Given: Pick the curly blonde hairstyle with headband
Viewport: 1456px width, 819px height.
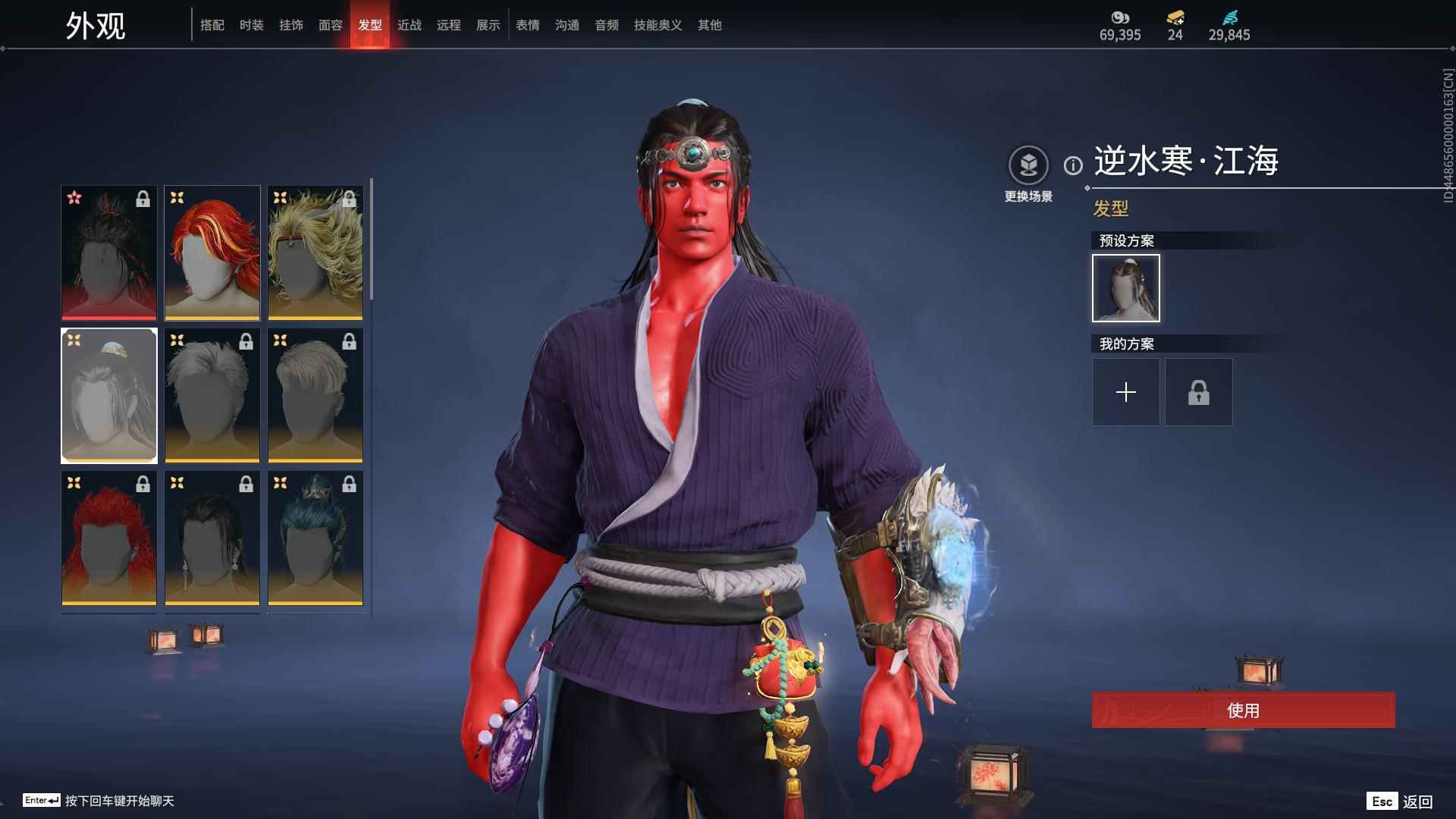Looking at the screenshot, I should pyautogui.click(x=315, y=253).
